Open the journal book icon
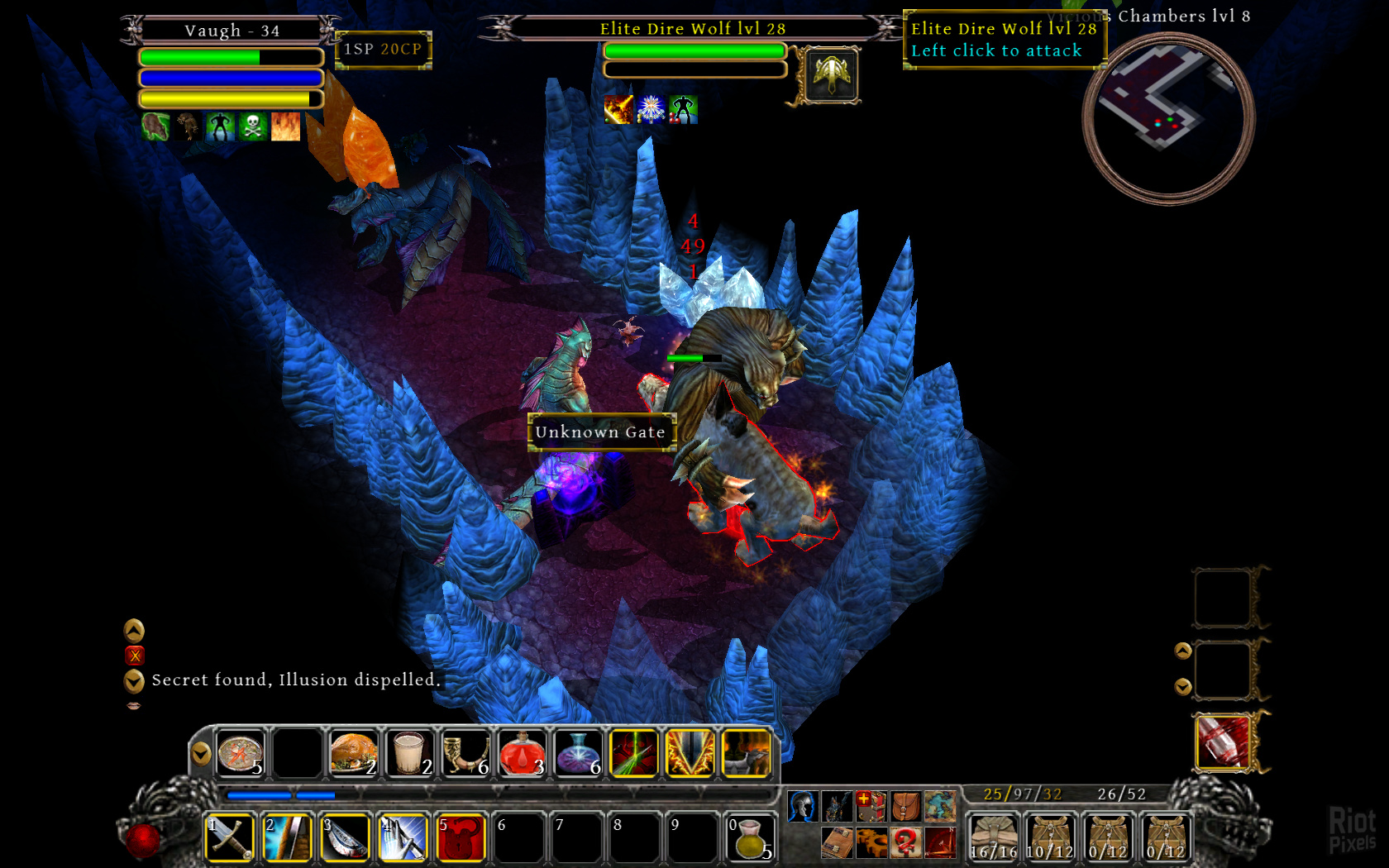Viewport: 1389px width, 868px height. tap(837, 842)
